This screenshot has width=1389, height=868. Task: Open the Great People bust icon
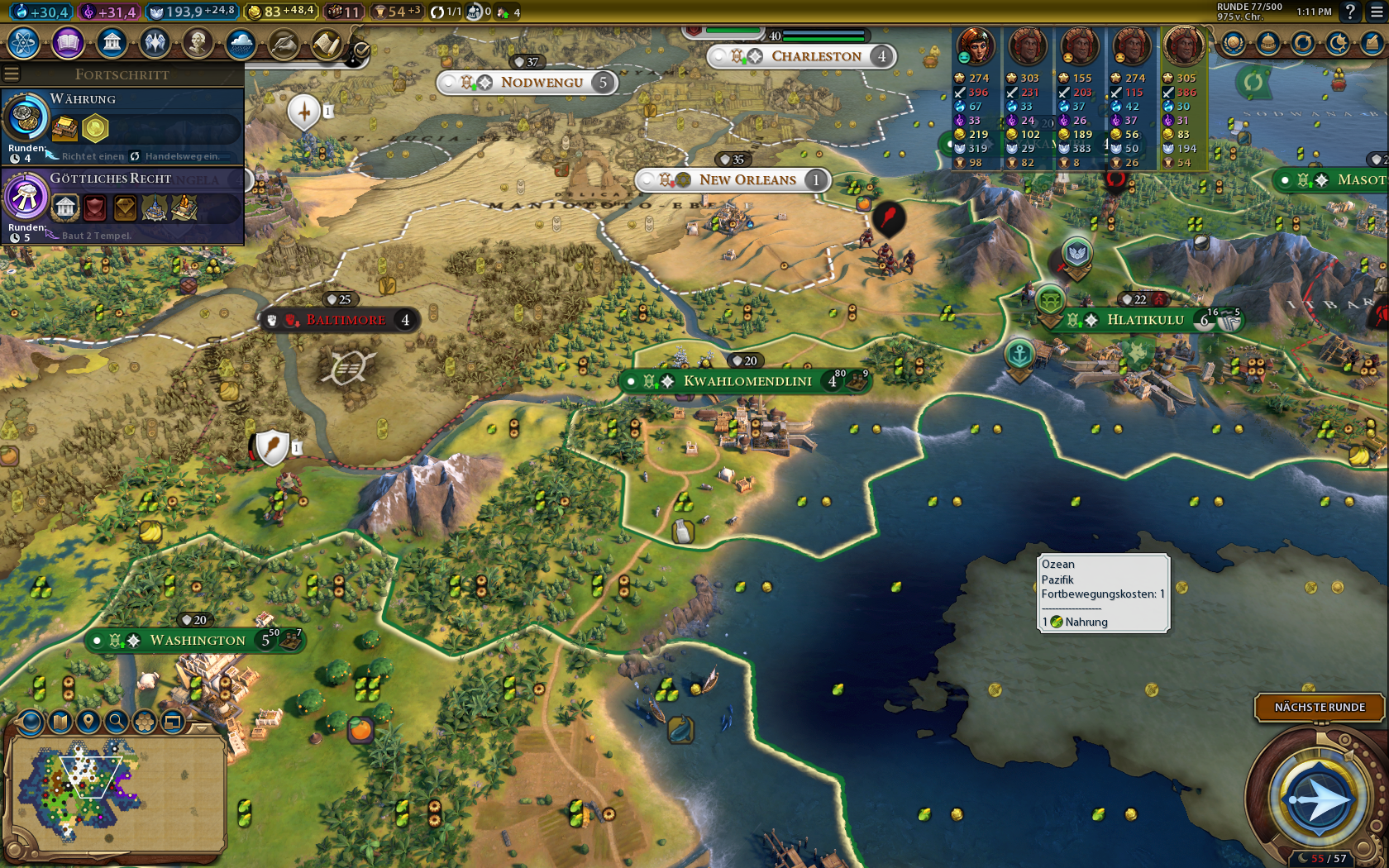click(x=198, y=42)
